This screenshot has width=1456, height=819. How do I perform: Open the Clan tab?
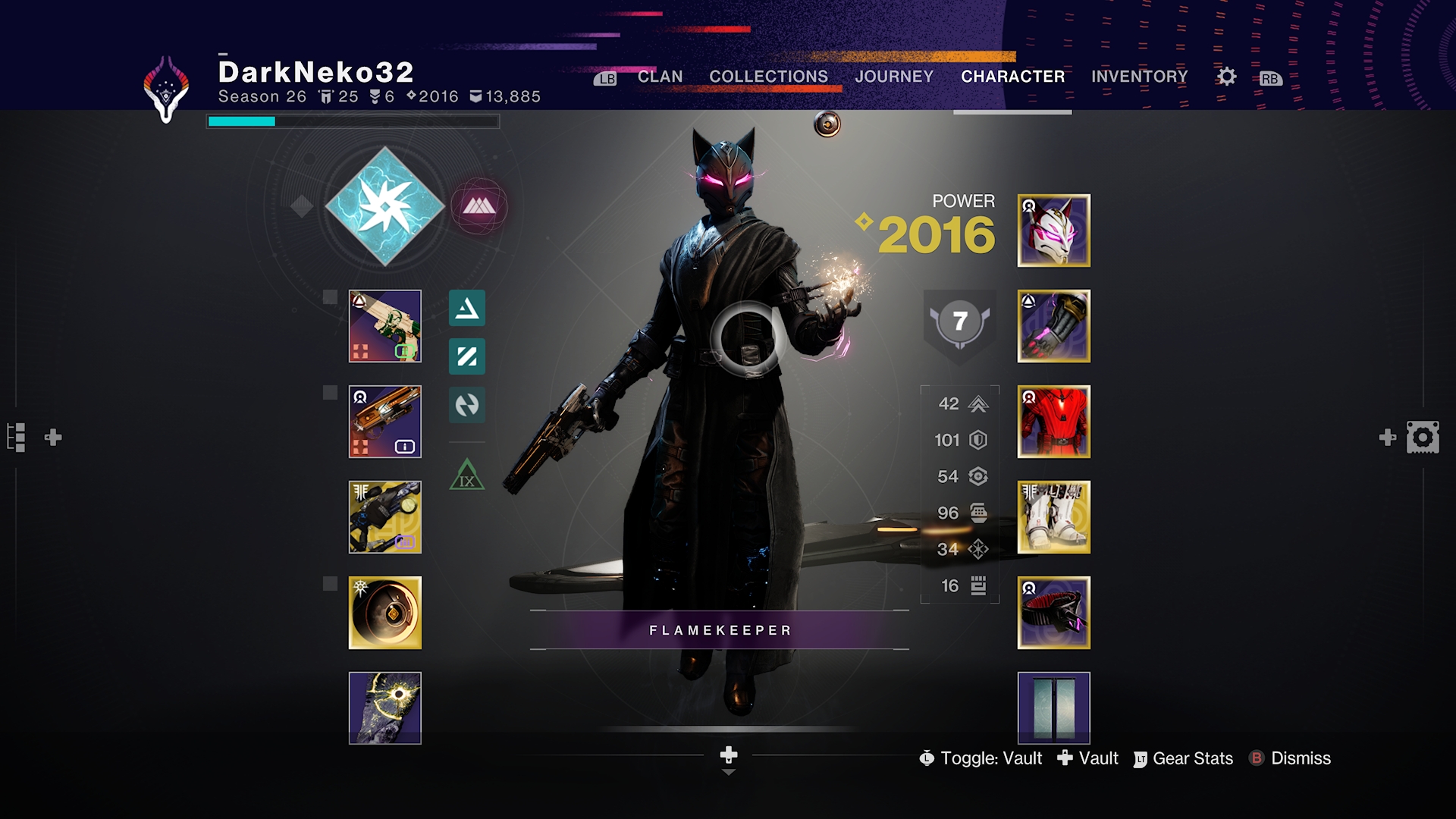pos(660,77)
